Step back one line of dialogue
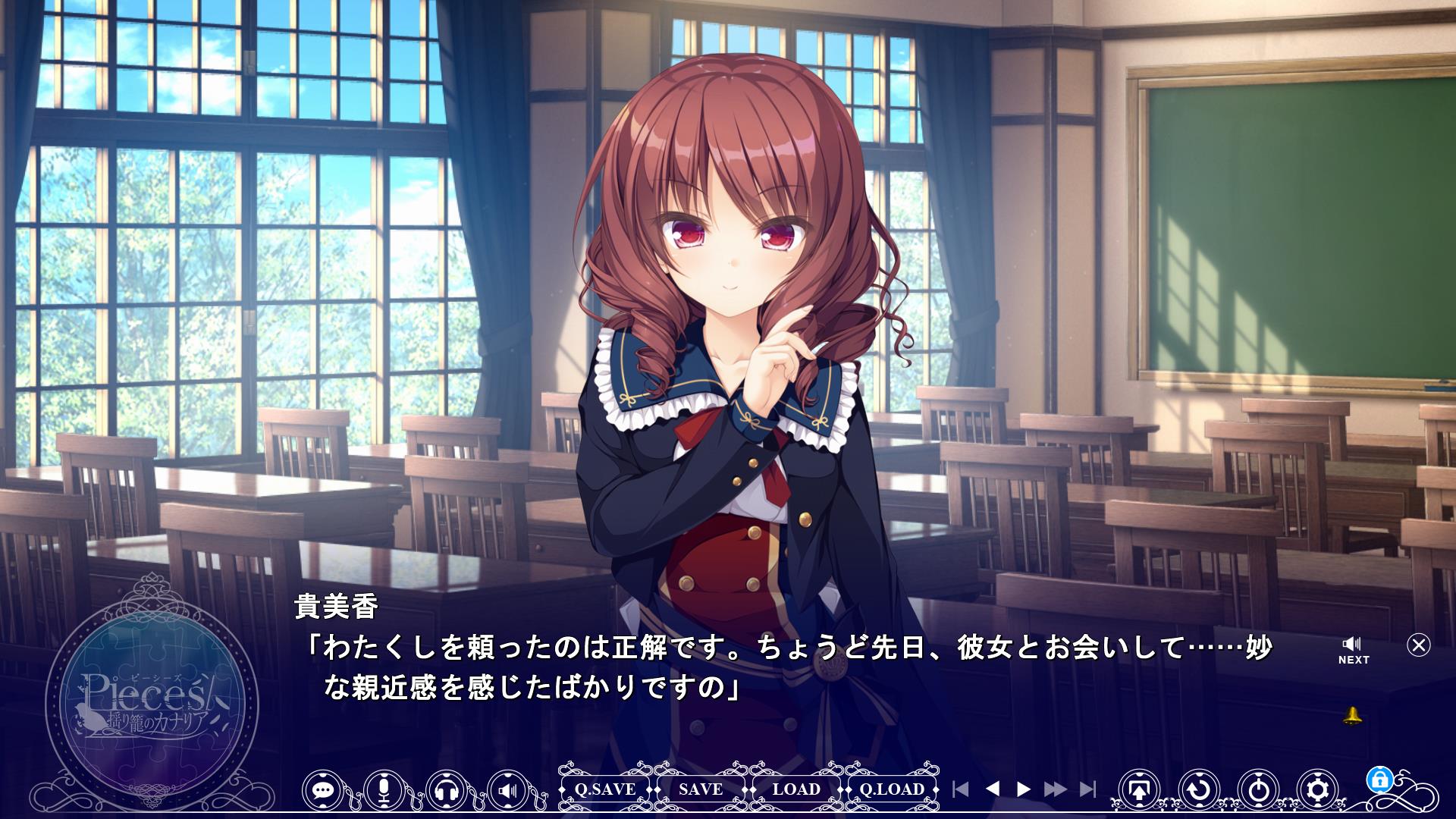1456x819 pixels. pos(992,789)
